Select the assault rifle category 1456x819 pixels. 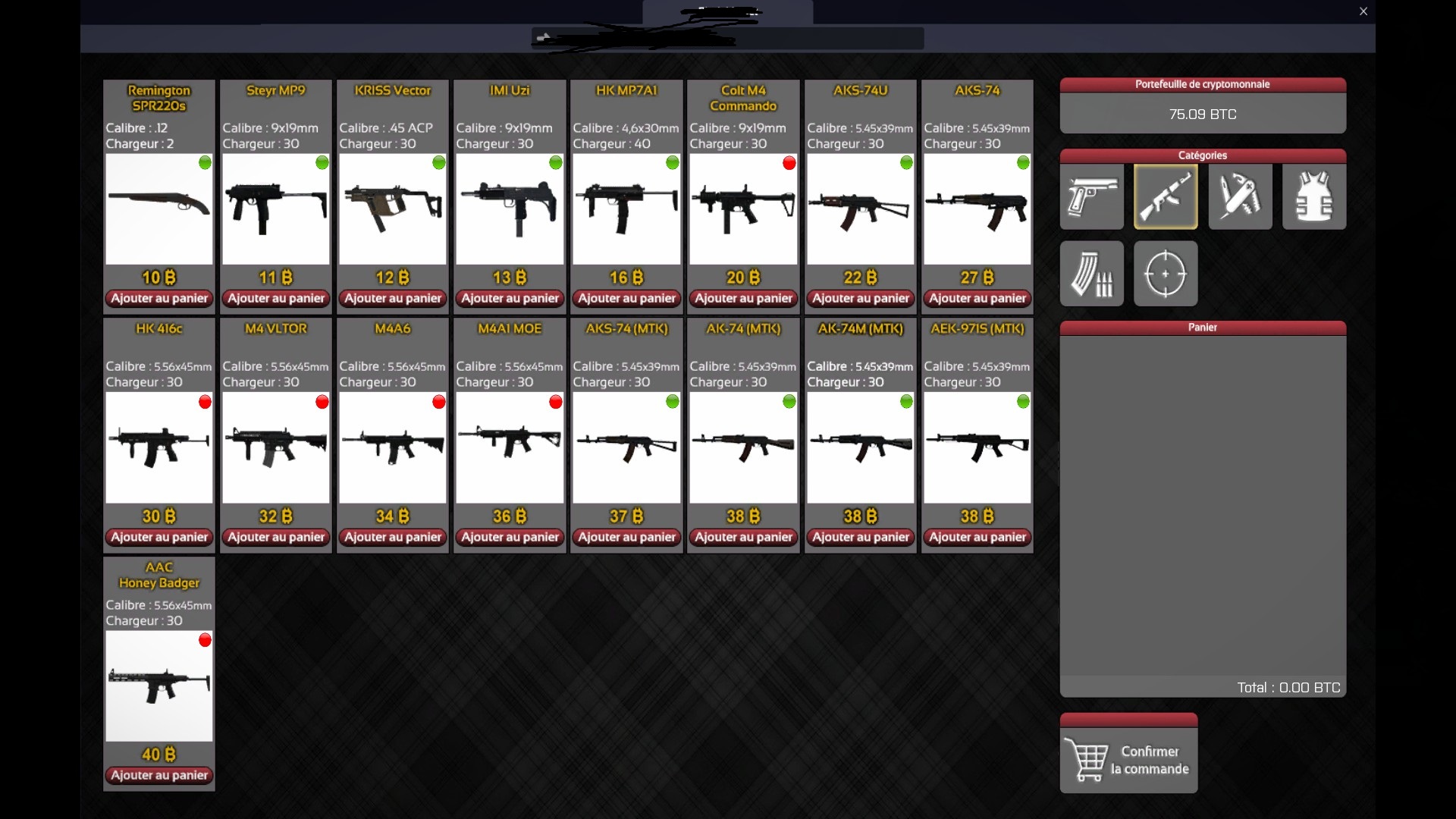pos(1166,197)
